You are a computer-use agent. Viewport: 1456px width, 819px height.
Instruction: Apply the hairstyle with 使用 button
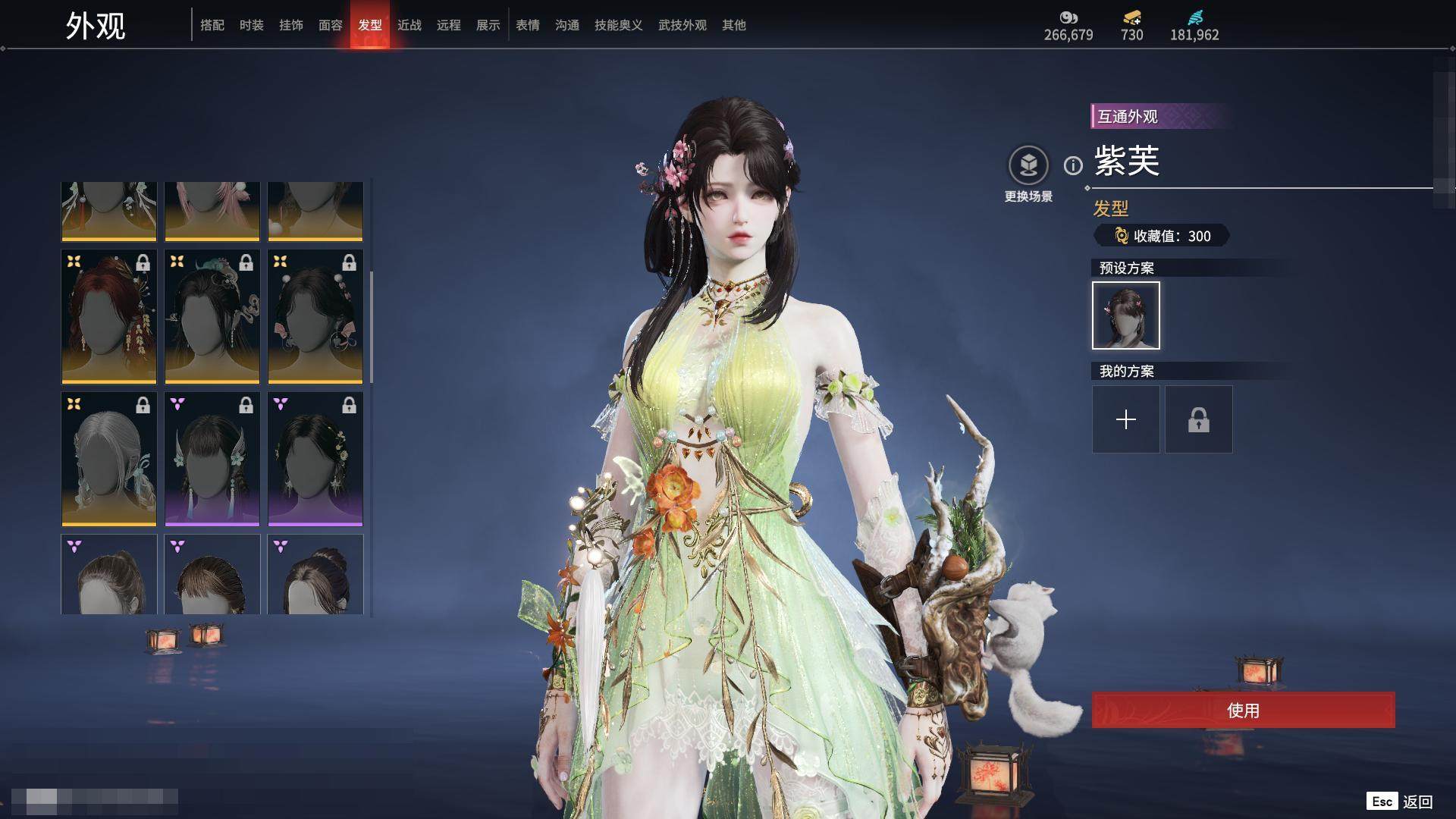pyautogui.click(x=1243, y=711)
